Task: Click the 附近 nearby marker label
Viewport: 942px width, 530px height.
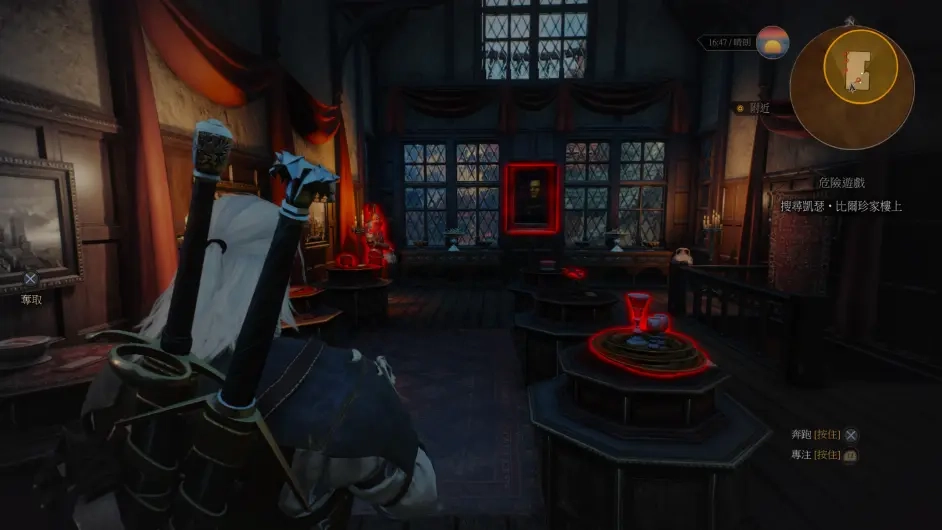Action: click(759, 108)
